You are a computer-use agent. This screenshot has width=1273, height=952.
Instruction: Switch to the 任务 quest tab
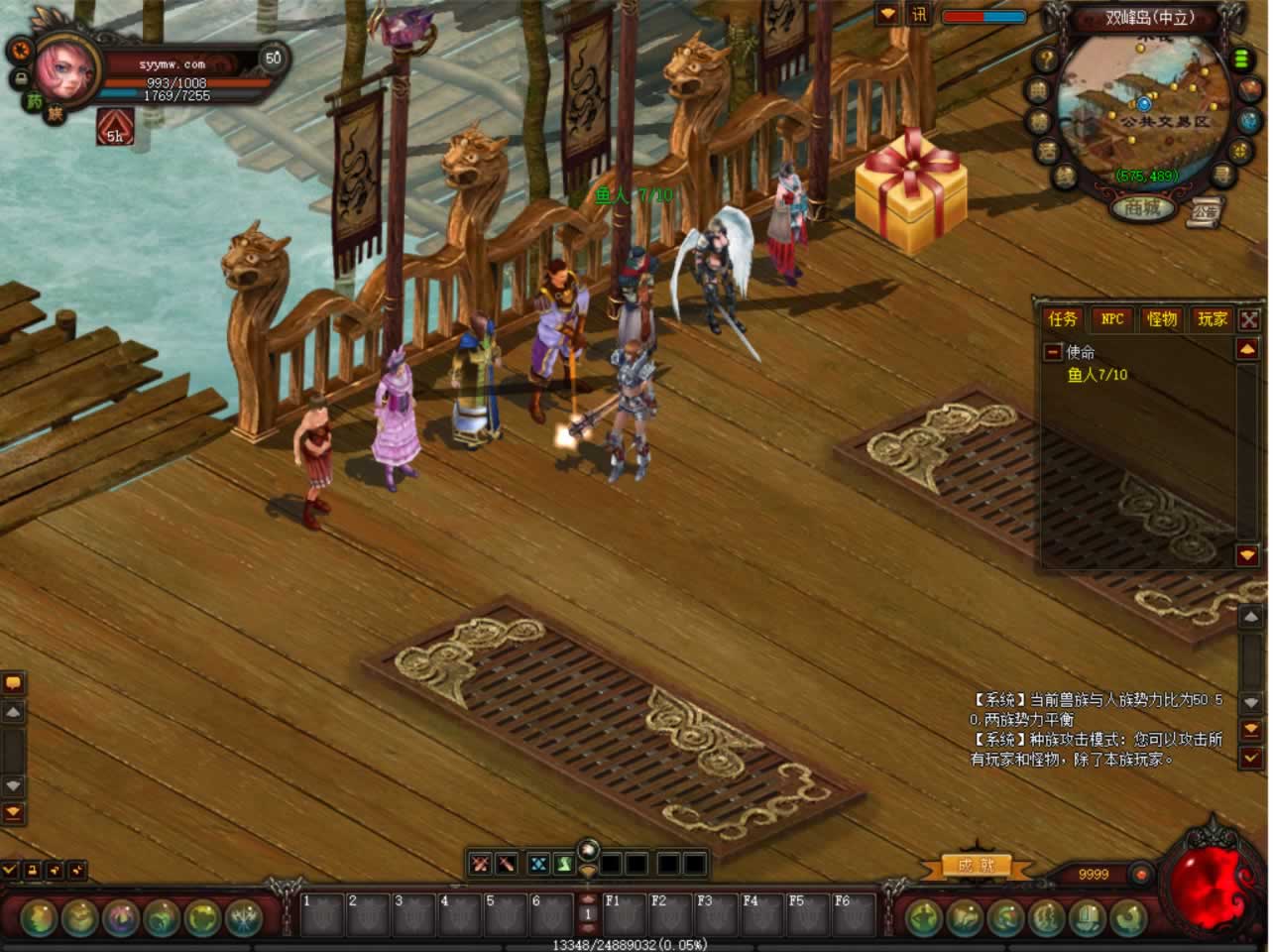point(1063,318)
